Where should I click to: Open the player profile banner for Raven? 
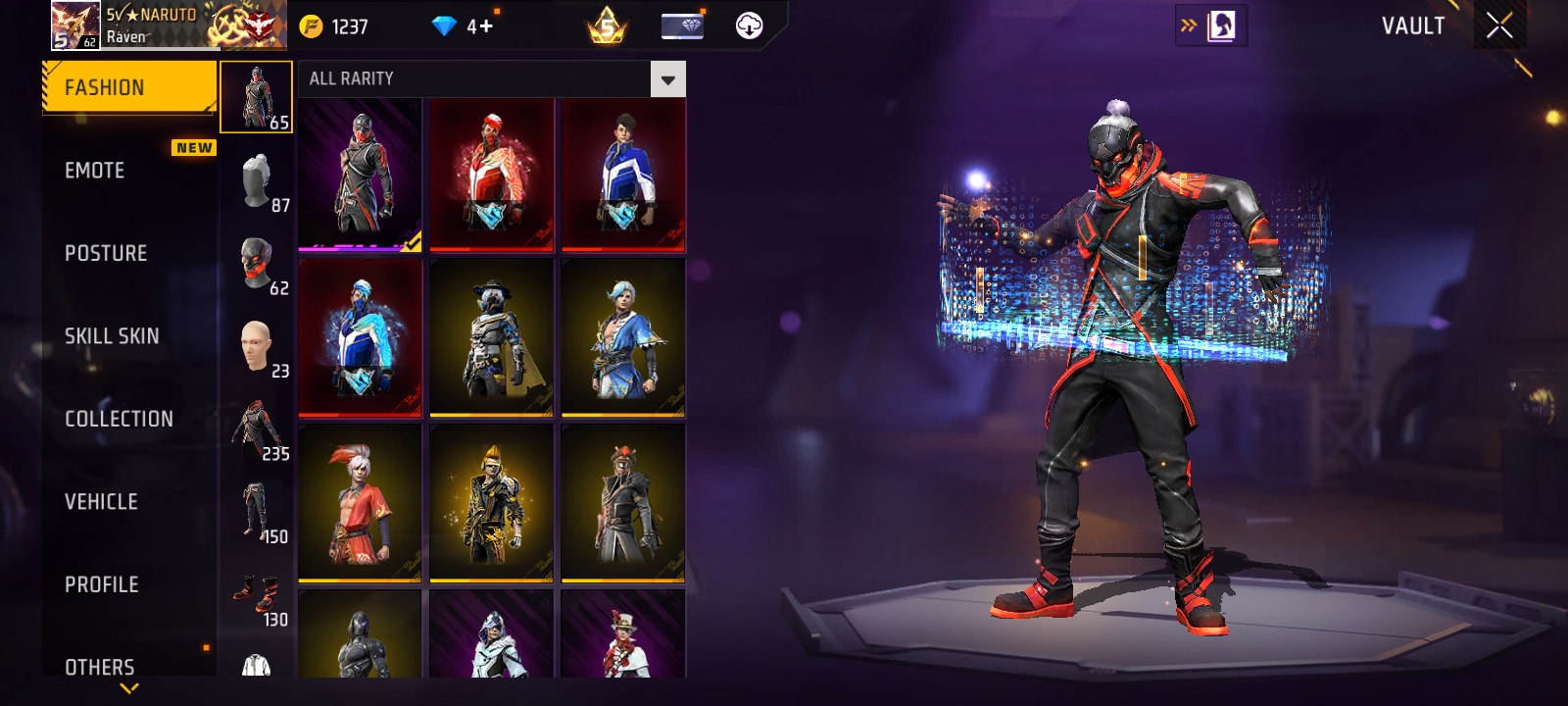[x=169, y=25]
